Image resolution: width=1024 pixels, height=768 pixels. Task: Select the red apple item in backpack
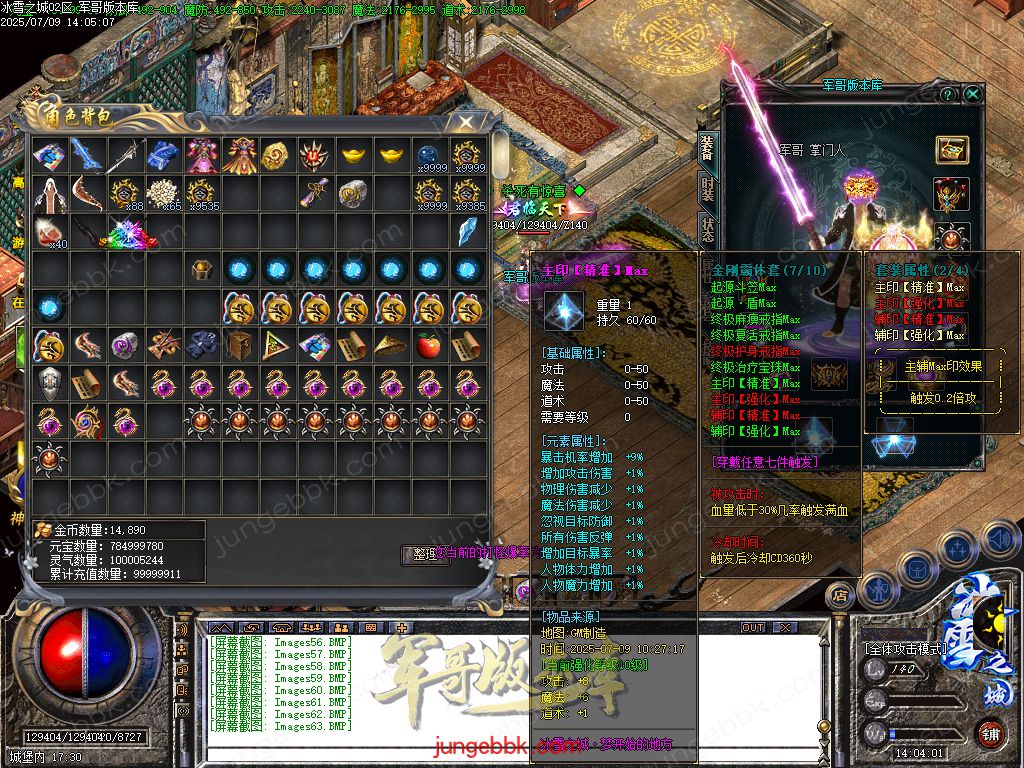click(429, 346)
